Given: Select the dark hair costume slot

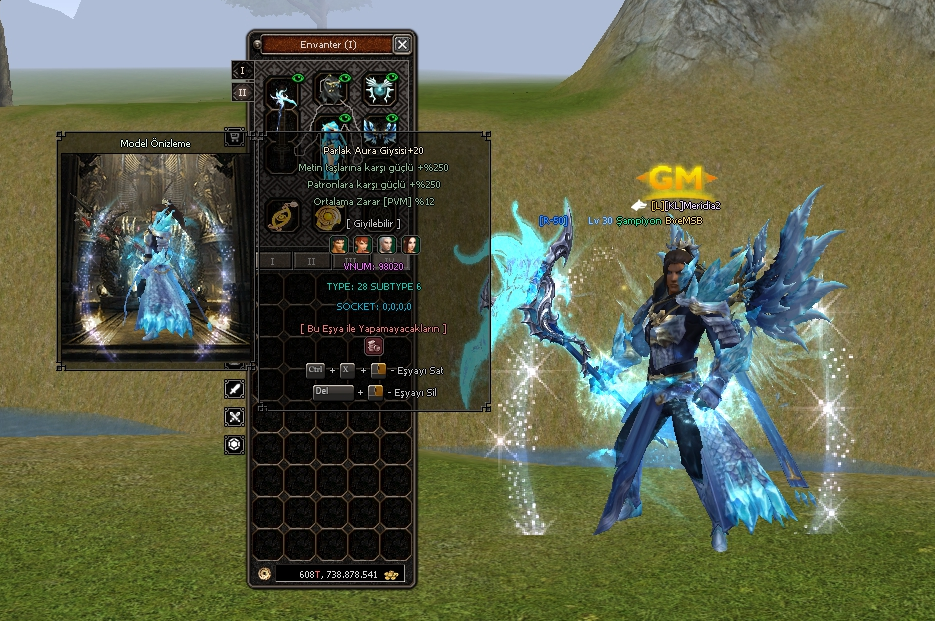Looking at the screenshot, I should 332,92.
